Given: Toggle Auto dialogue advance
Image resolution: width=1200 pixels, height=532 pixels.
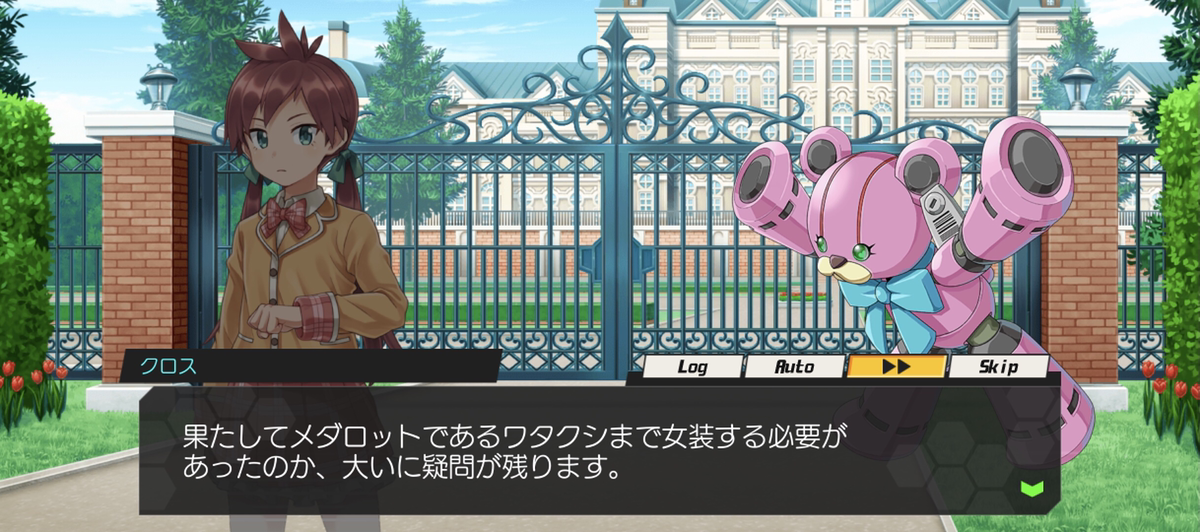Looking at the screenshot, I should coord(795,367).
